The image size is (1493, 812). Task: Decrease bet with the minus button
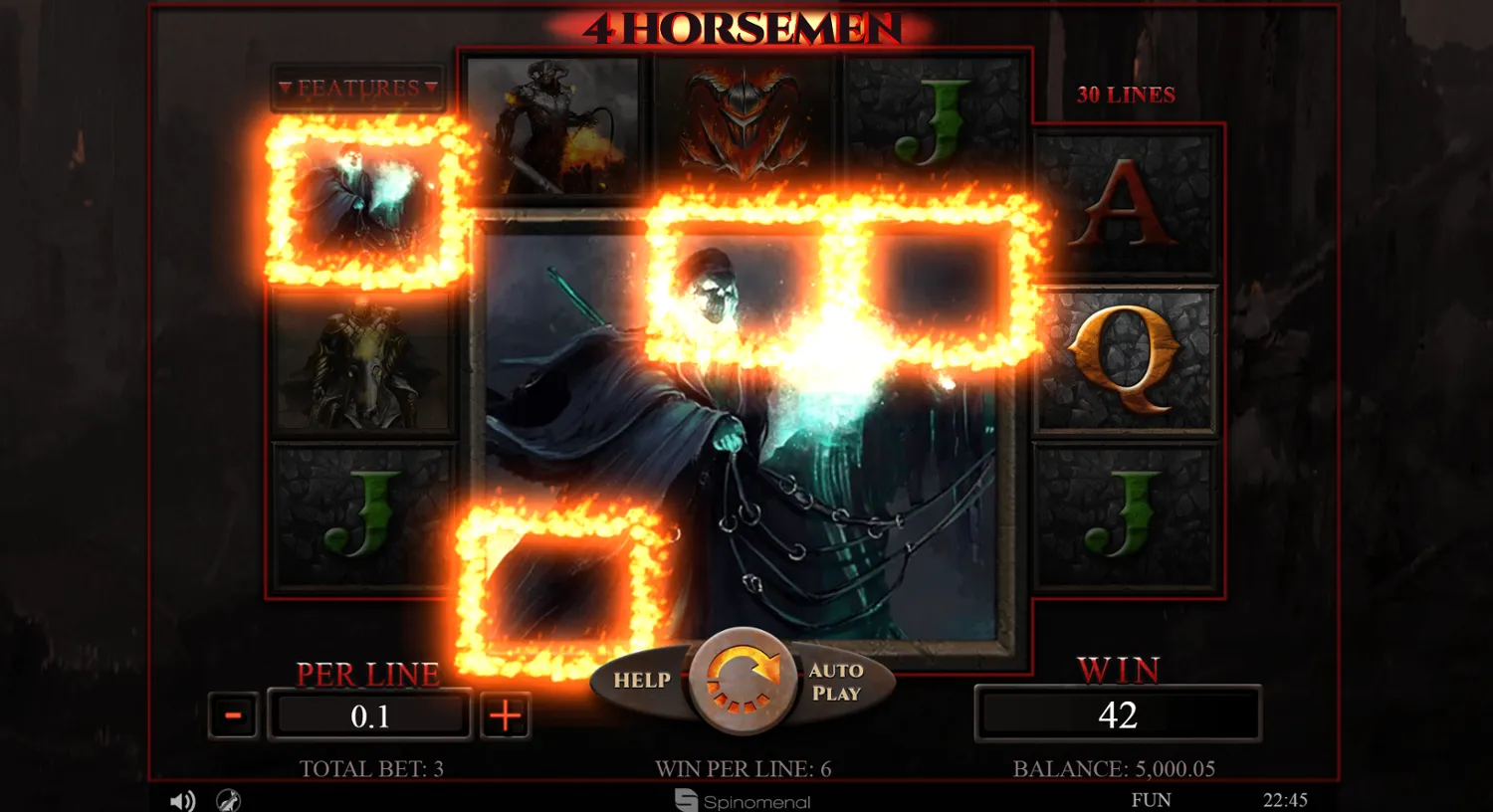(x=233, y=714)
